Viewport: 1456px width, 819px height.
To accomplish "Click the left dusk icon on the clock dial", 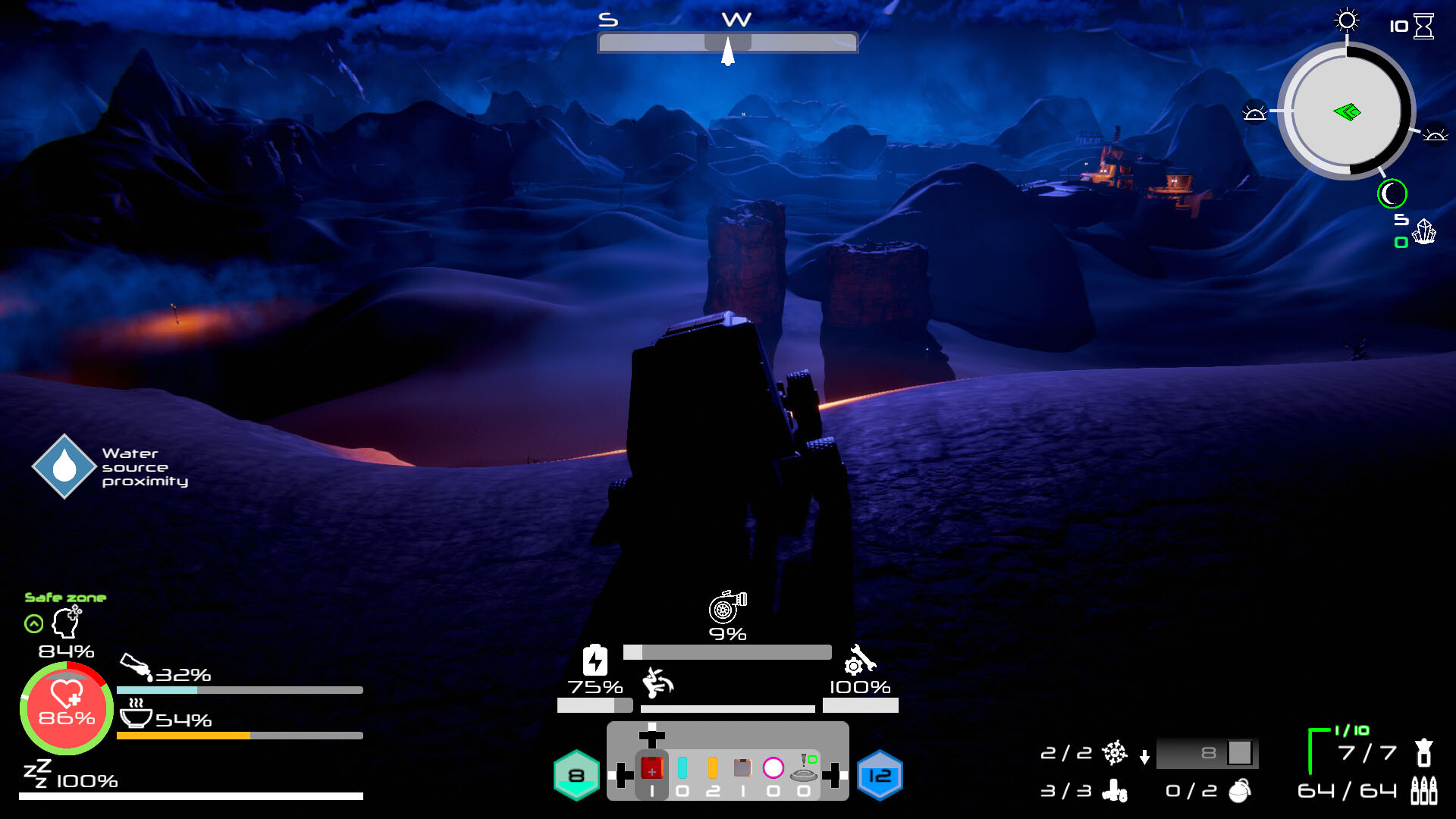I will click(x=1257, y=111).
